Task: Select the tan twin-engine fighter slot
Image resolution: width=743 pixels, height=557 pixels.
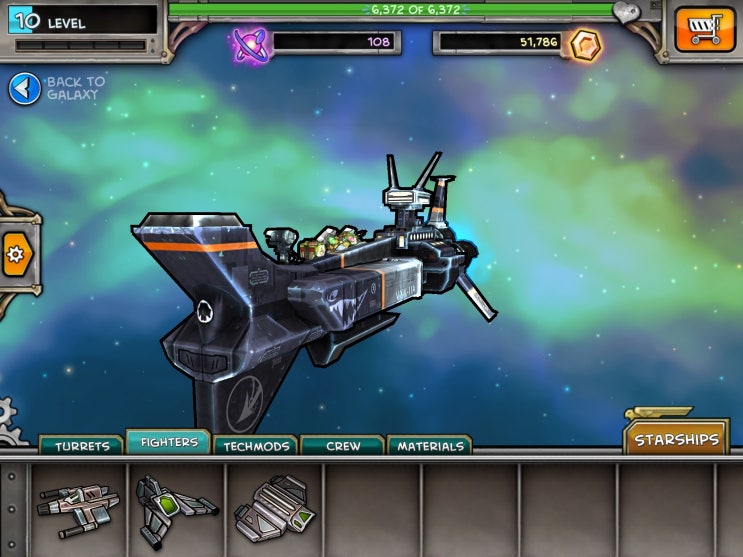Action: (78, 505)
